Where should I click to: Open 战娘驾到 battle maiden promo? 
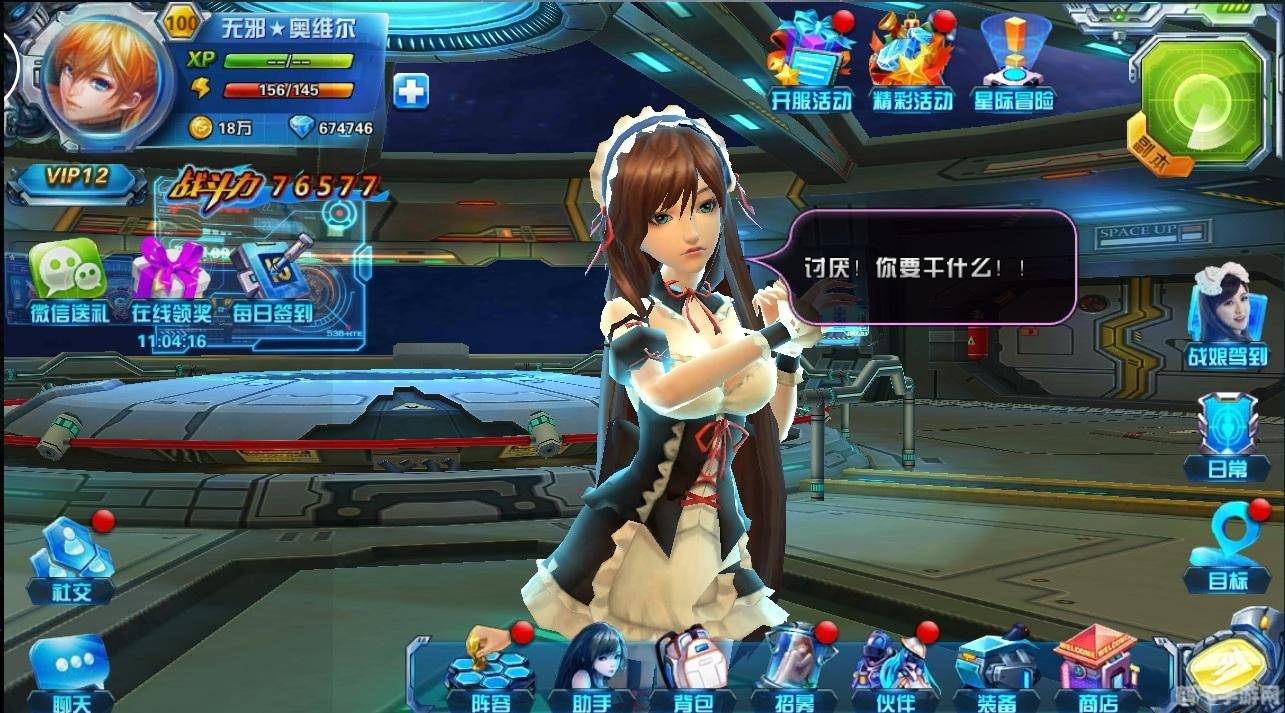coord(1226,315)
